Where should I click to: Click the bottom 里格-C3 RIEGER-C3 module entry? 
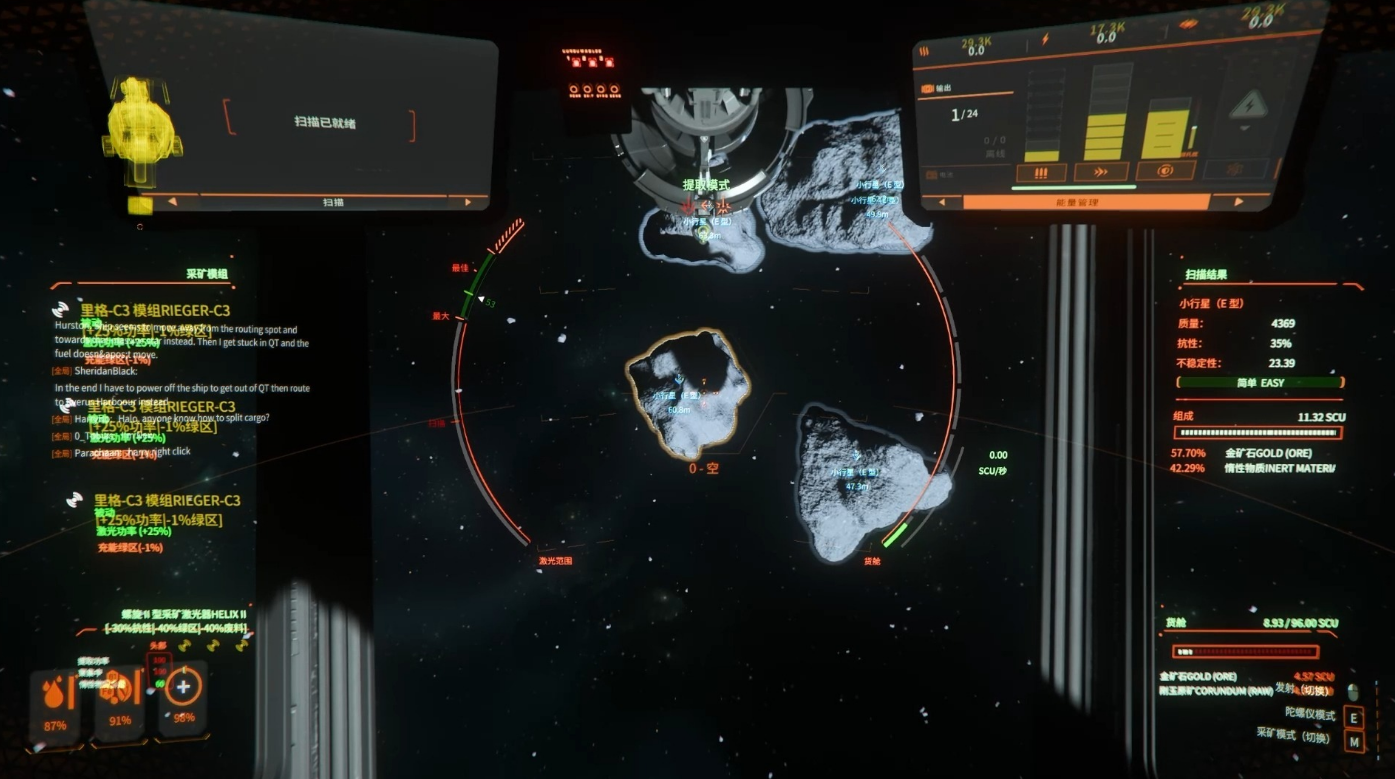pyautogui.click(x=166, y=500)
